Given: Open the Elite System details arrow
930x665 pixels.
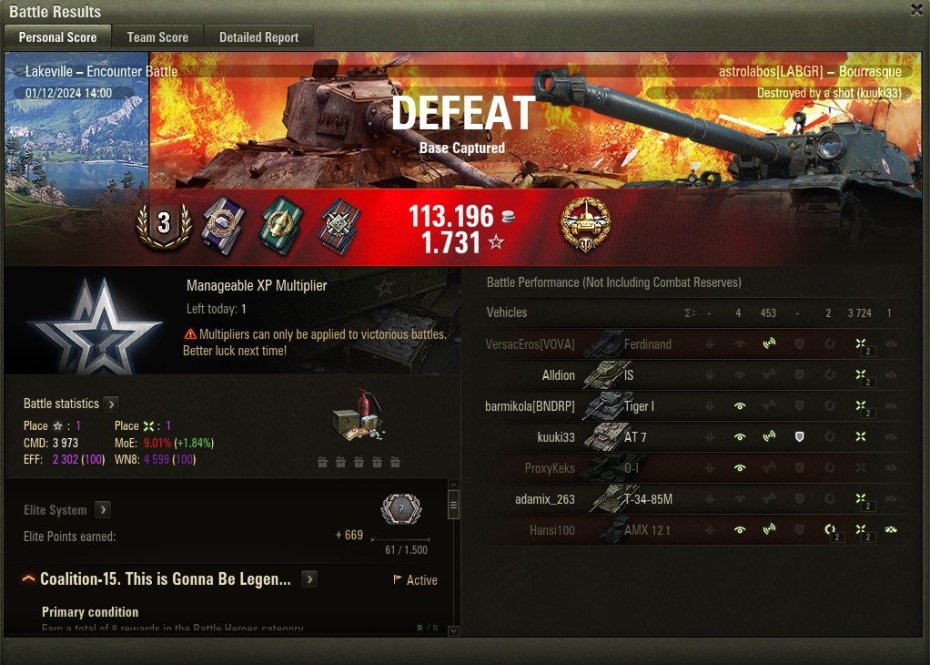Looking at the screenshot, I should [103, 510].
